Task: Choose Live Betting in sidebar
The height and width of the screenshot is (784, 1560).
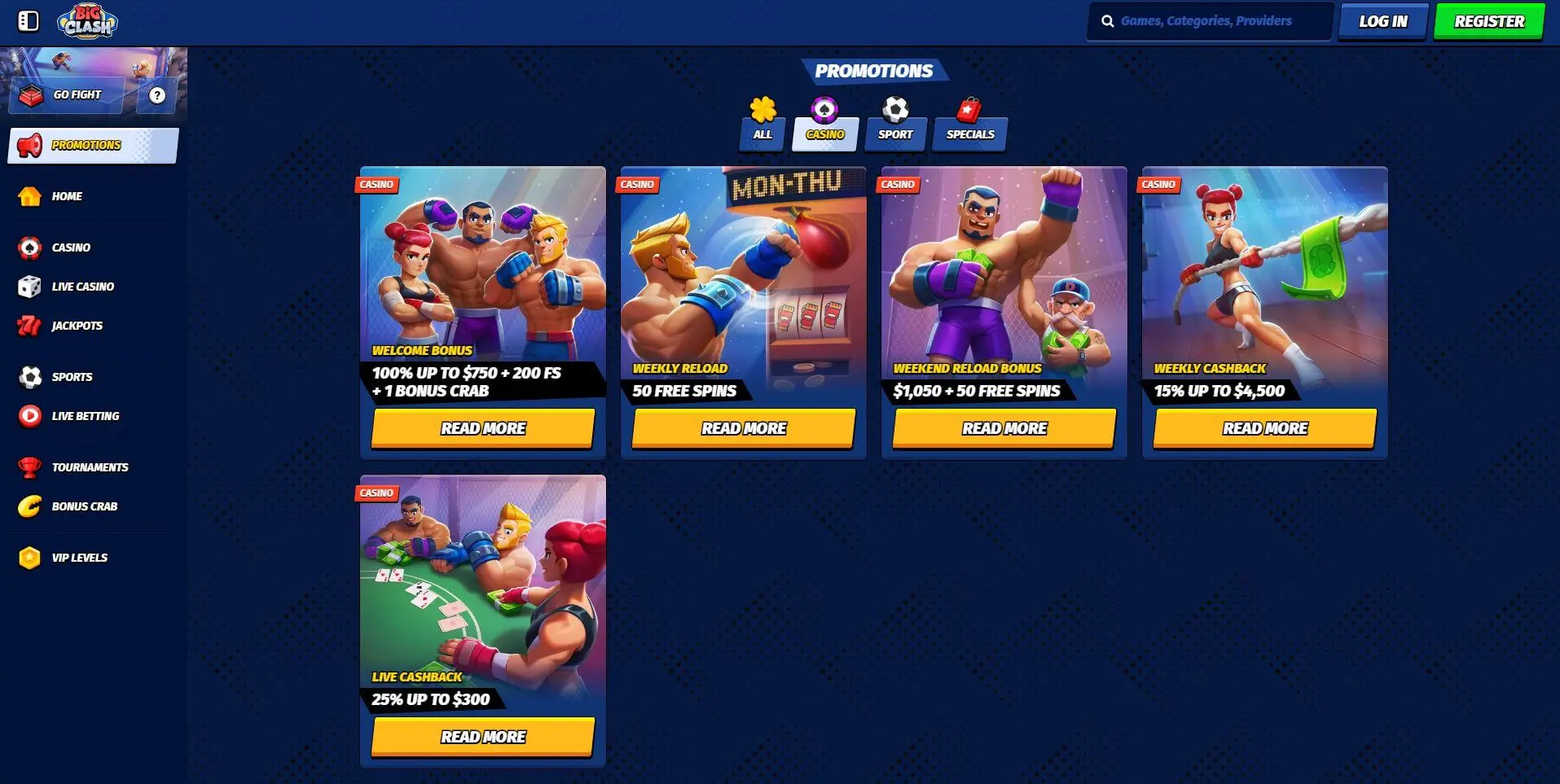Action: point(85,416)
